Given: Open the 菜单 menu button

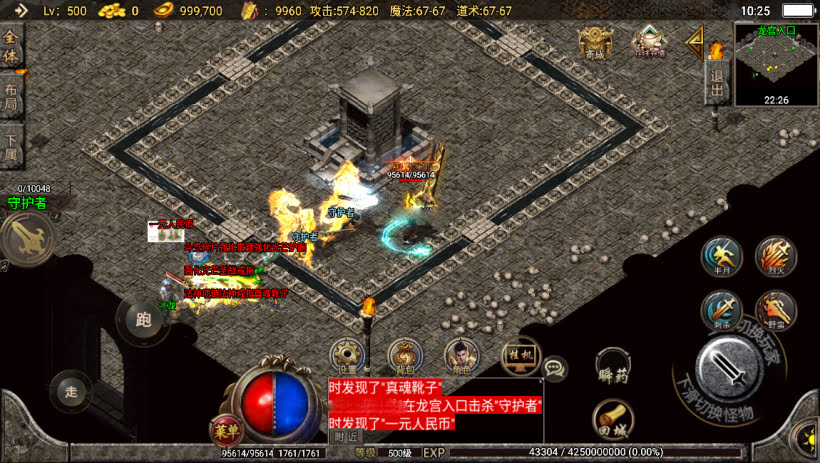Looking at the screenshot, I should pos(225,430).
